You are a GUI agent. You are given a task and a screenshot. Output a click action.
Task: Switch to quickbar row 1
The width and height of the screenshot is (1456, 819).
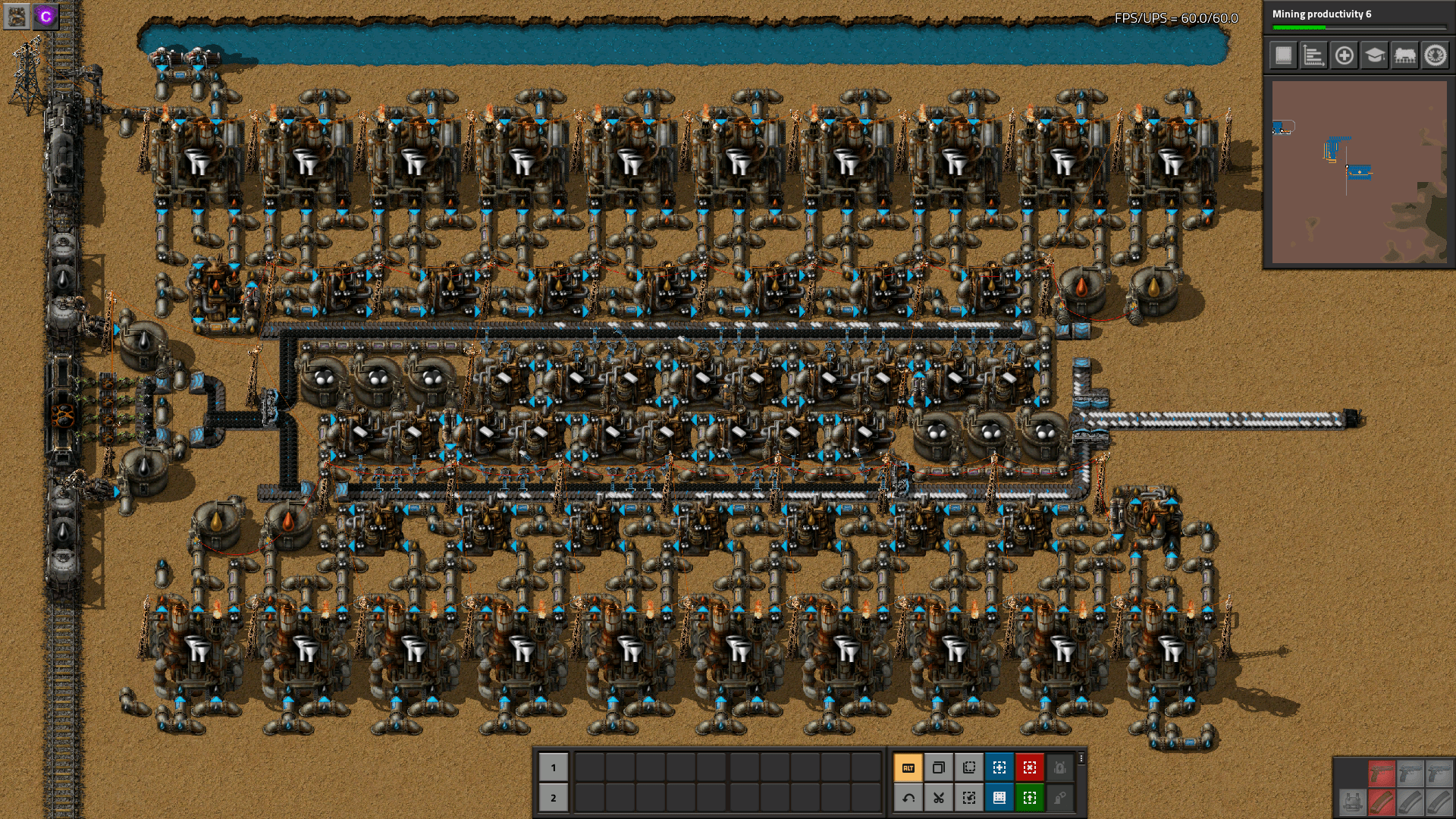point(554,767)
